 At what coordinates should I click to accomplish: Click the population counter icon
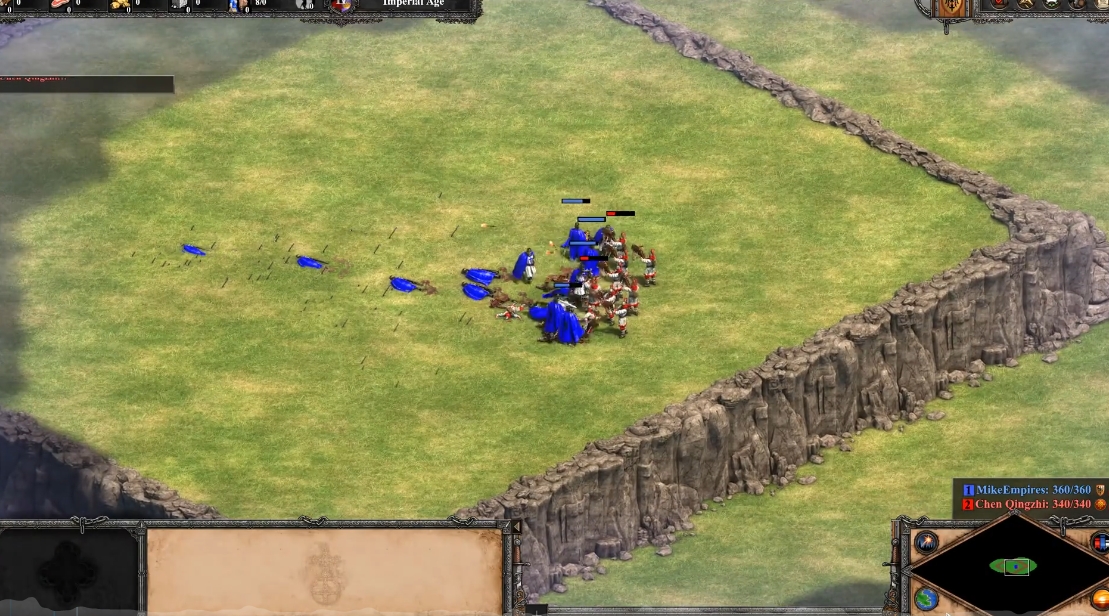[237, 5]
